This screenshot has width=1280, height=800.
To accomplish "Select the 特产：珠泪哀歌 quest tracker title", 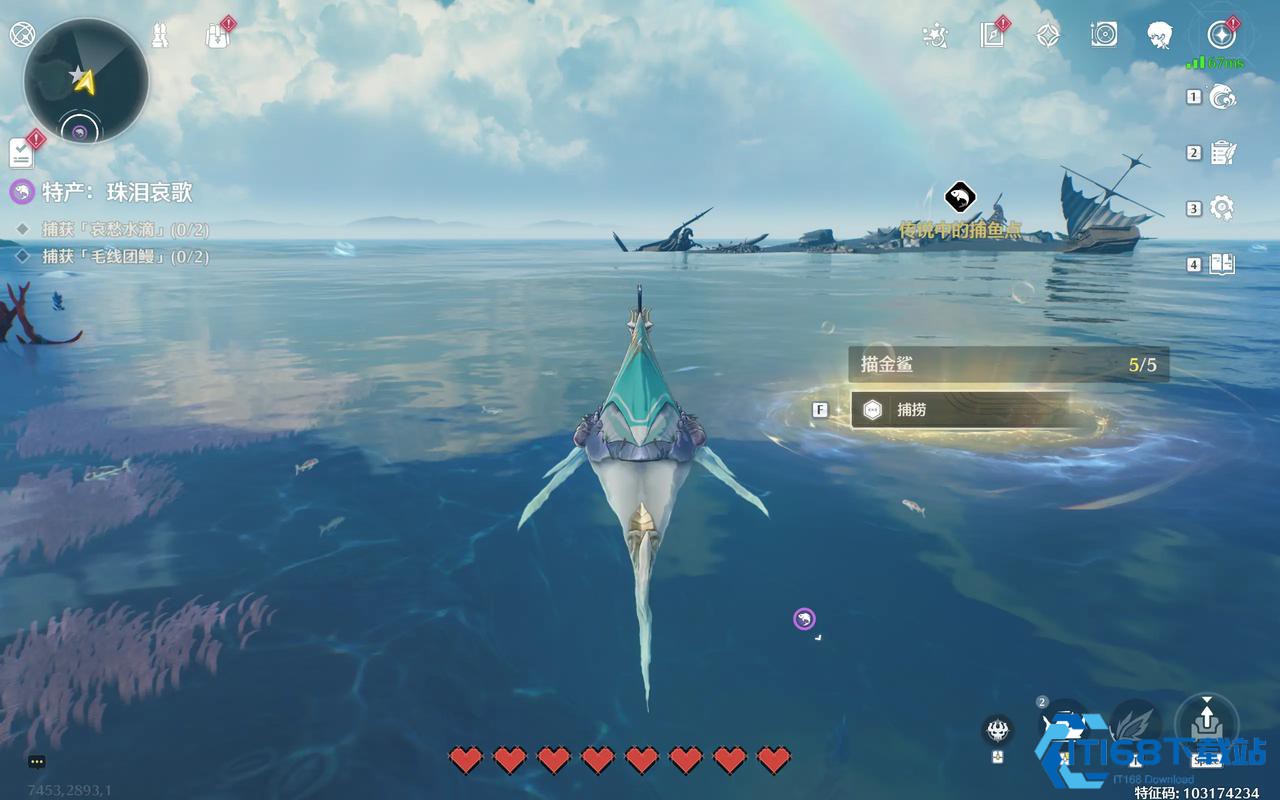I will 116,192.
